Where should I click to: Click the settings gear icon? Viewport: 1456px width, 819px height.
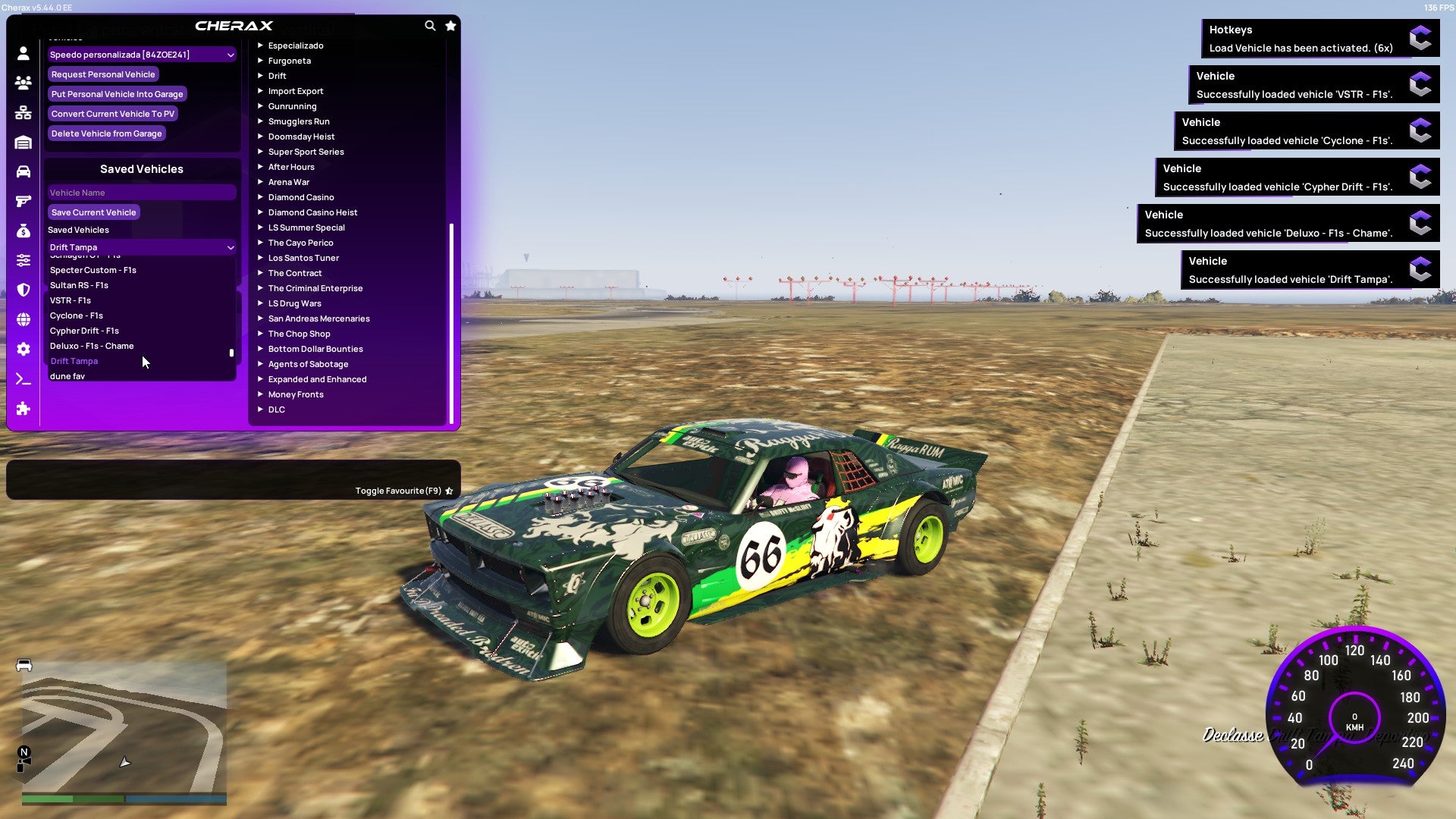pos(23,349)
